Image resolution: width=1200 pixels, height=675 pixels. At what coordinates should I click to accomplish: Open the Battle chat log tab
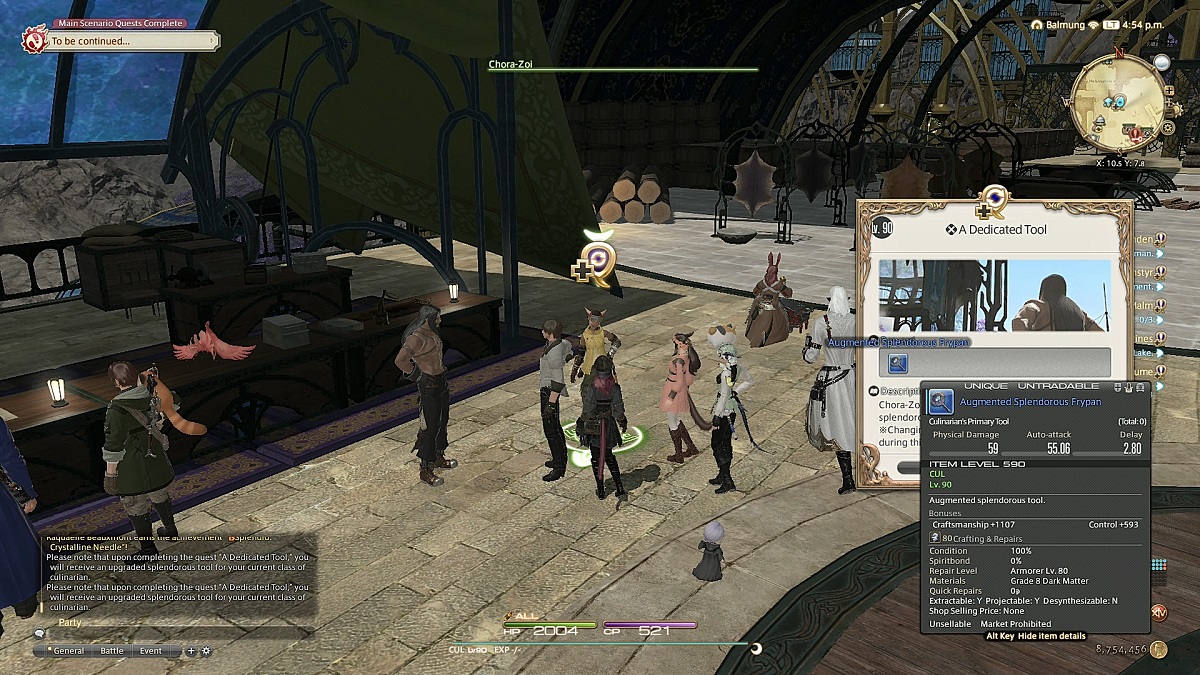[x=112, y=650]
